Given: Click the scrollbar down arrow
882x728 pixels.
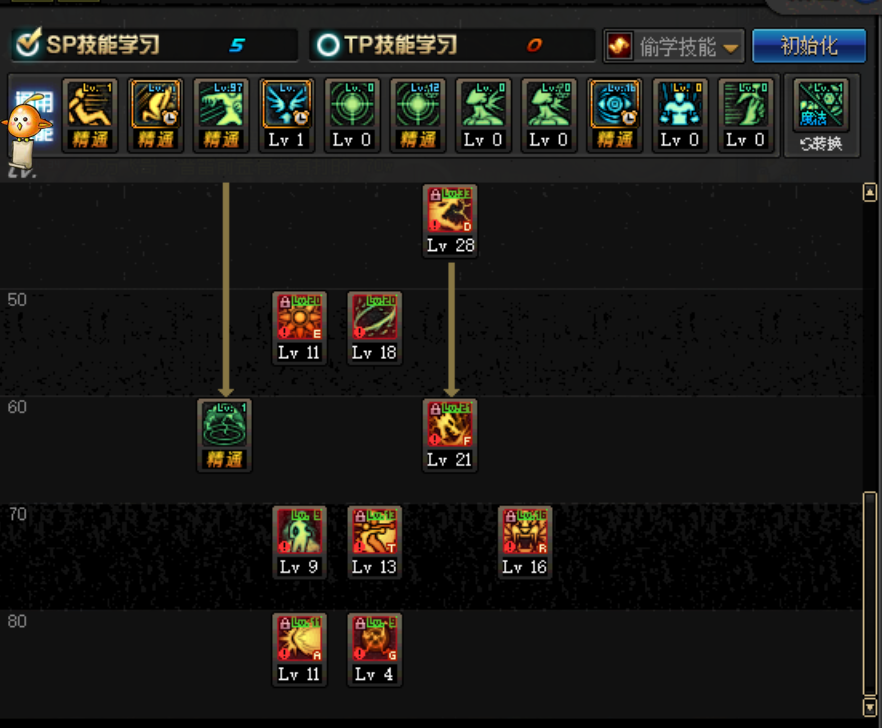Looking at the screenshot, I should 869,708.
